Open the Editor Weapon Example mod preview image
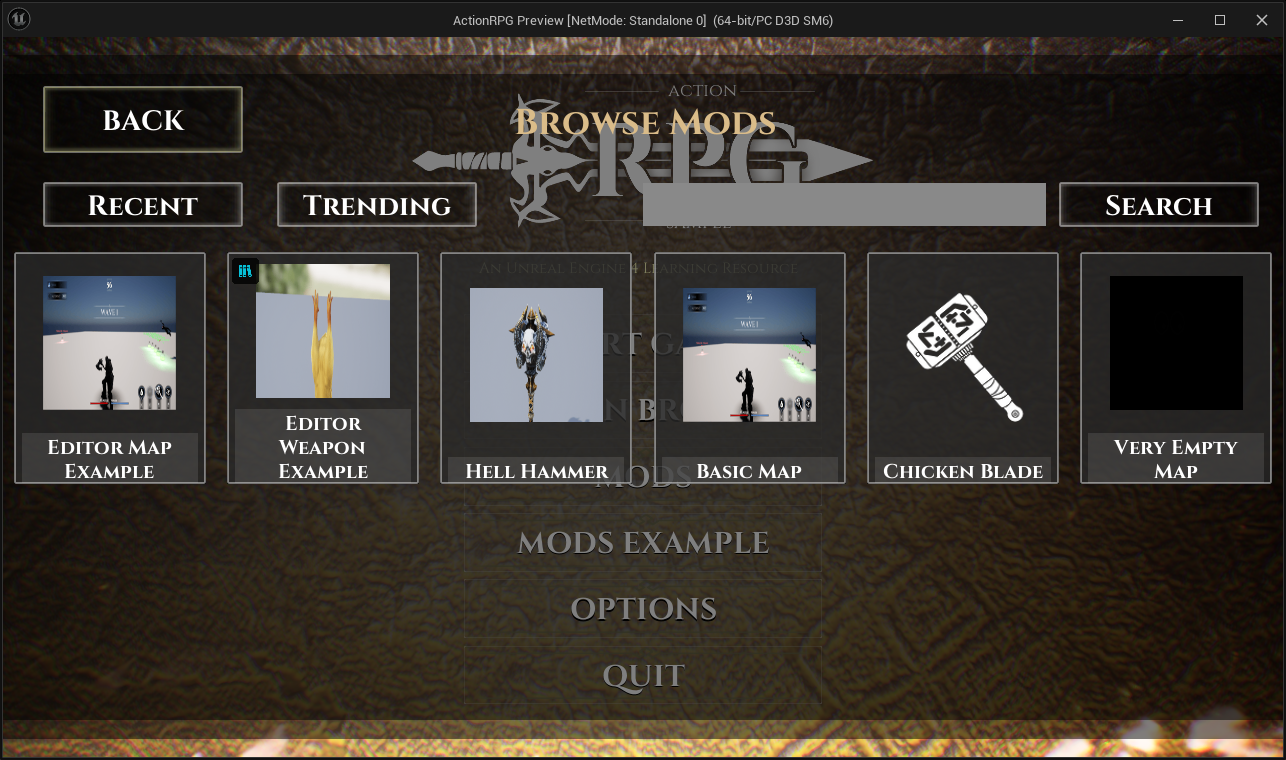Viewport: 1286px width, 760px height. (322, 330)
